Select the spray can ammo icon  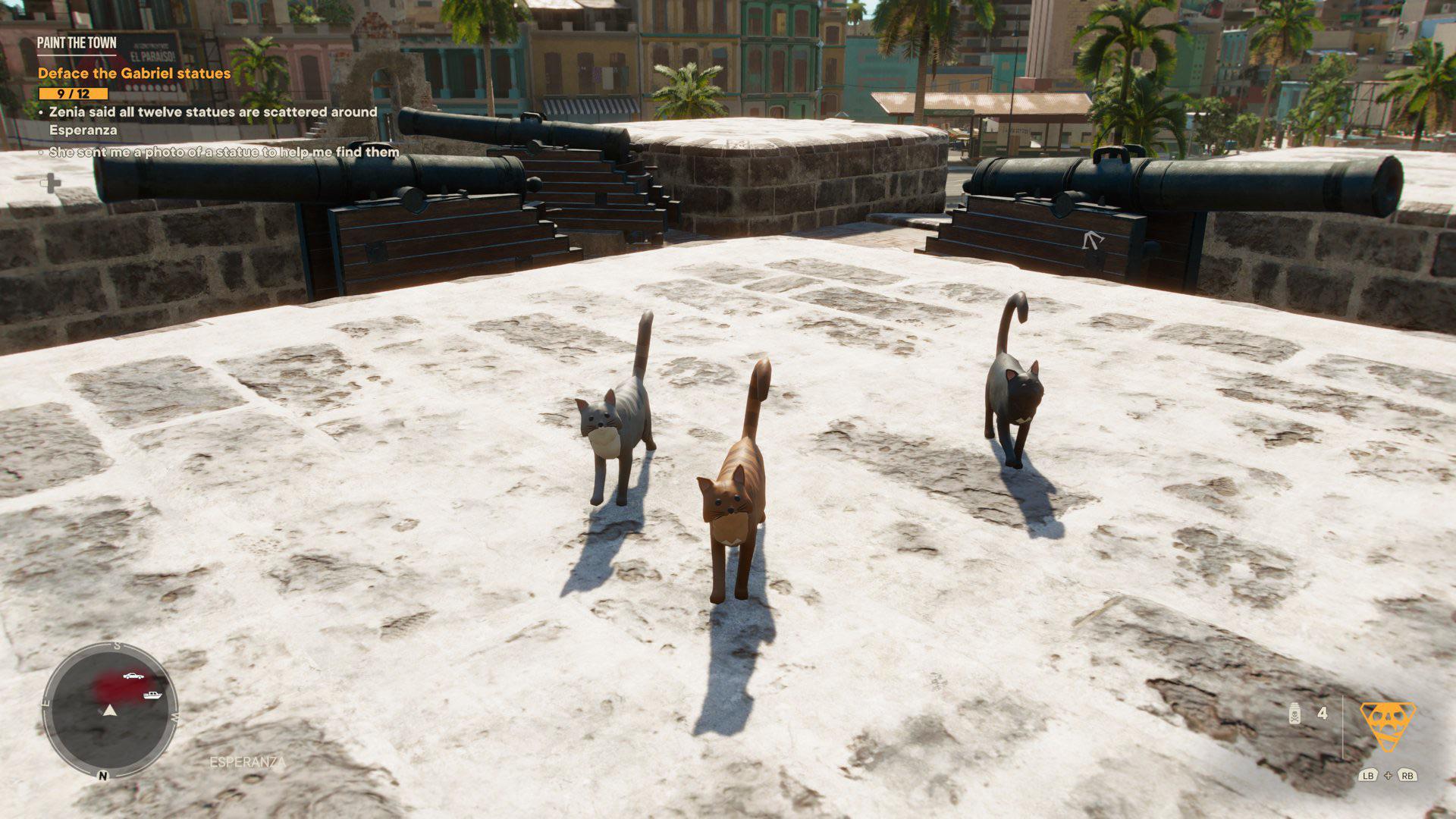click(x=1294, y=715)
